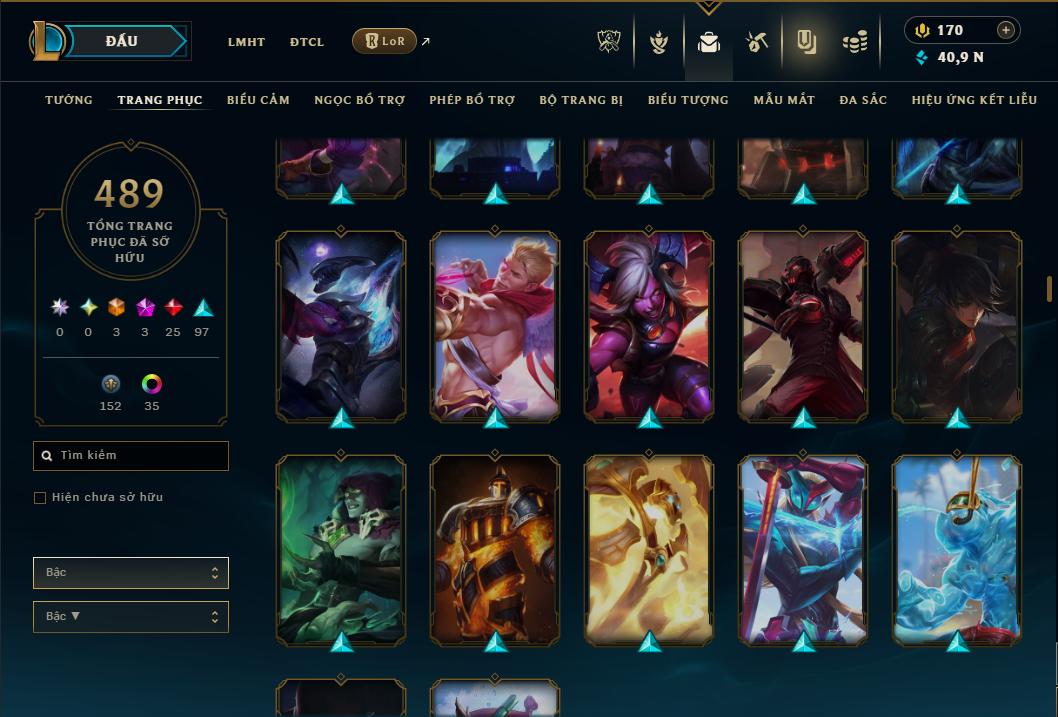Switch to the BIỂU CẢM tab
This screenshot has height=717, width=1058.
[x=258, y=100]
